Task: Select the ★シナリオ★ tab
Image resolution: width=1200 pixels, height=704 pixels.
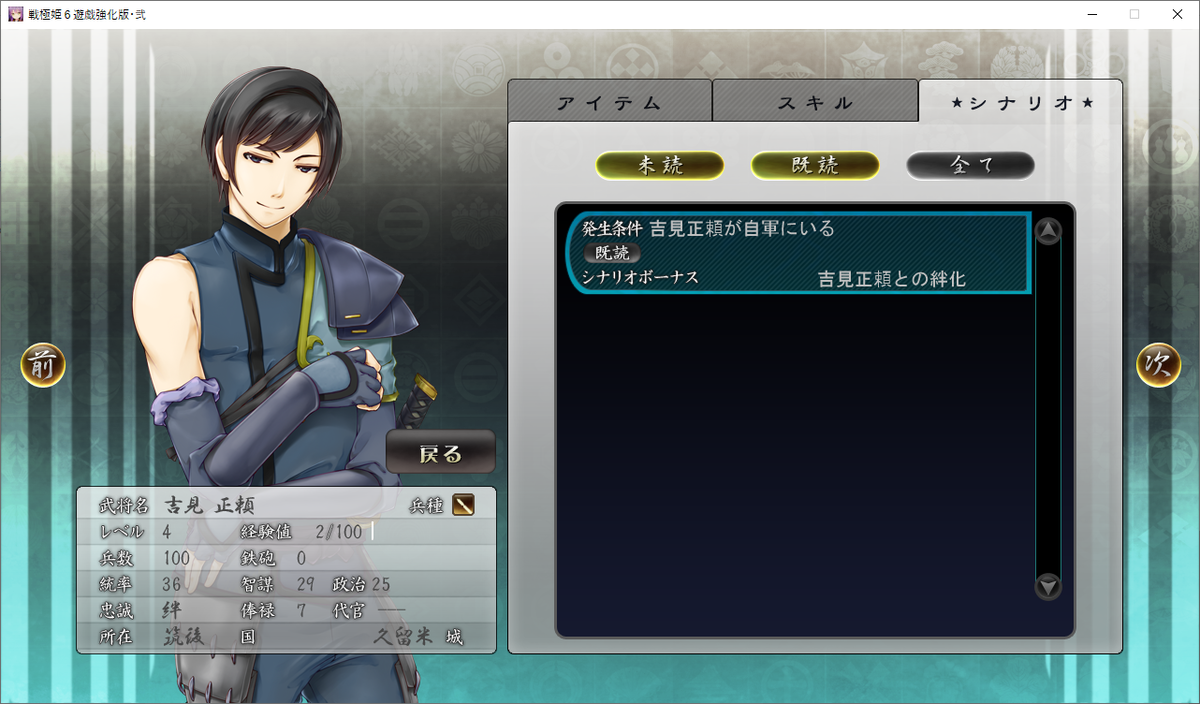Action: [1020, 102]
